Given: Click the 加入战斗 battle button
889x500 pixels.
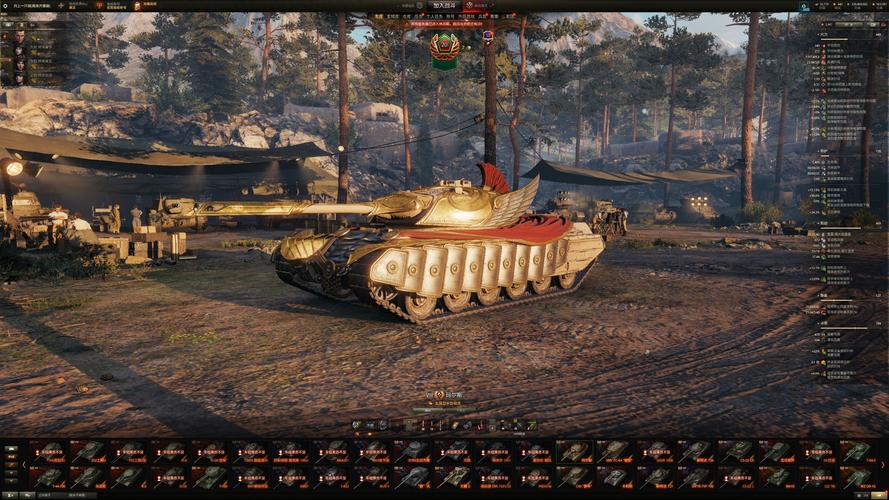Looking at the screenshot, I should point(444,5).
